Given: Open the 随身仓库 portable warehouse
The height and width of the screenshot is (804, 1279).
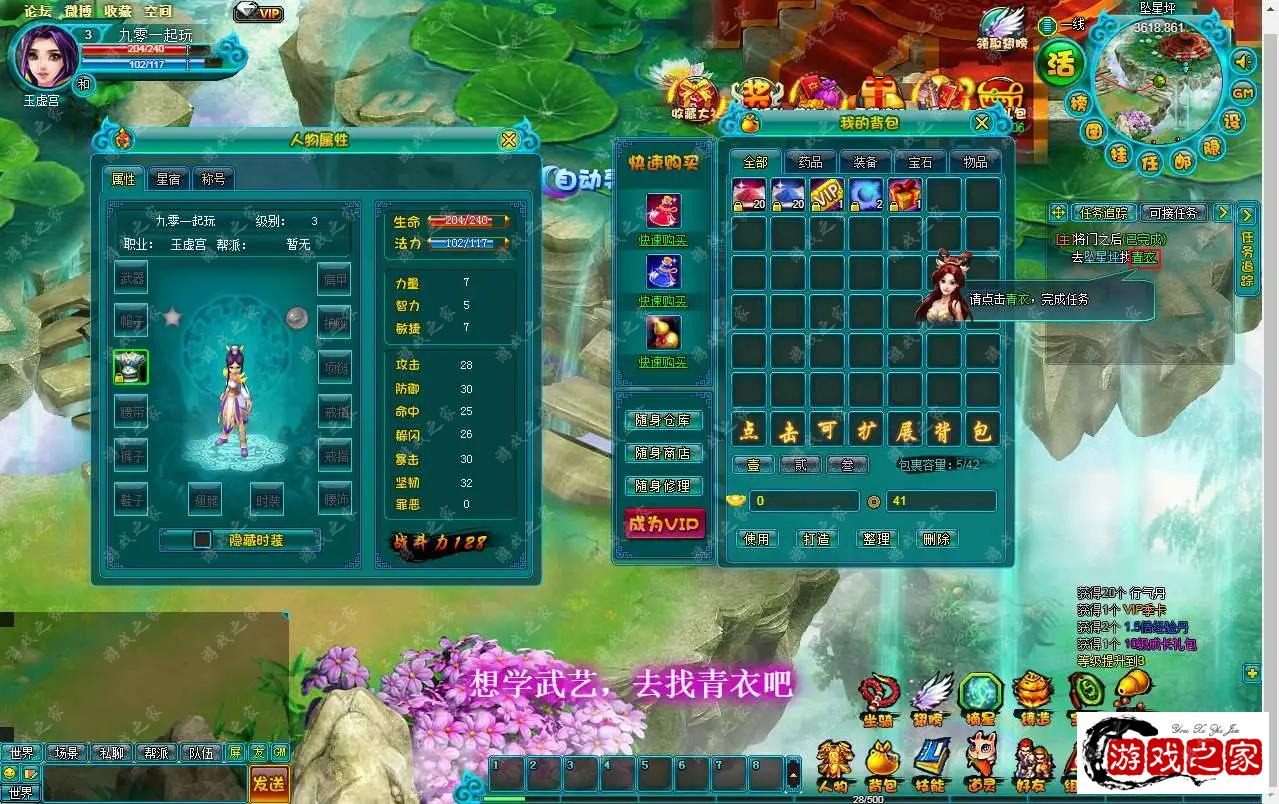Looking at the screenshot, I should click(663, 421).
